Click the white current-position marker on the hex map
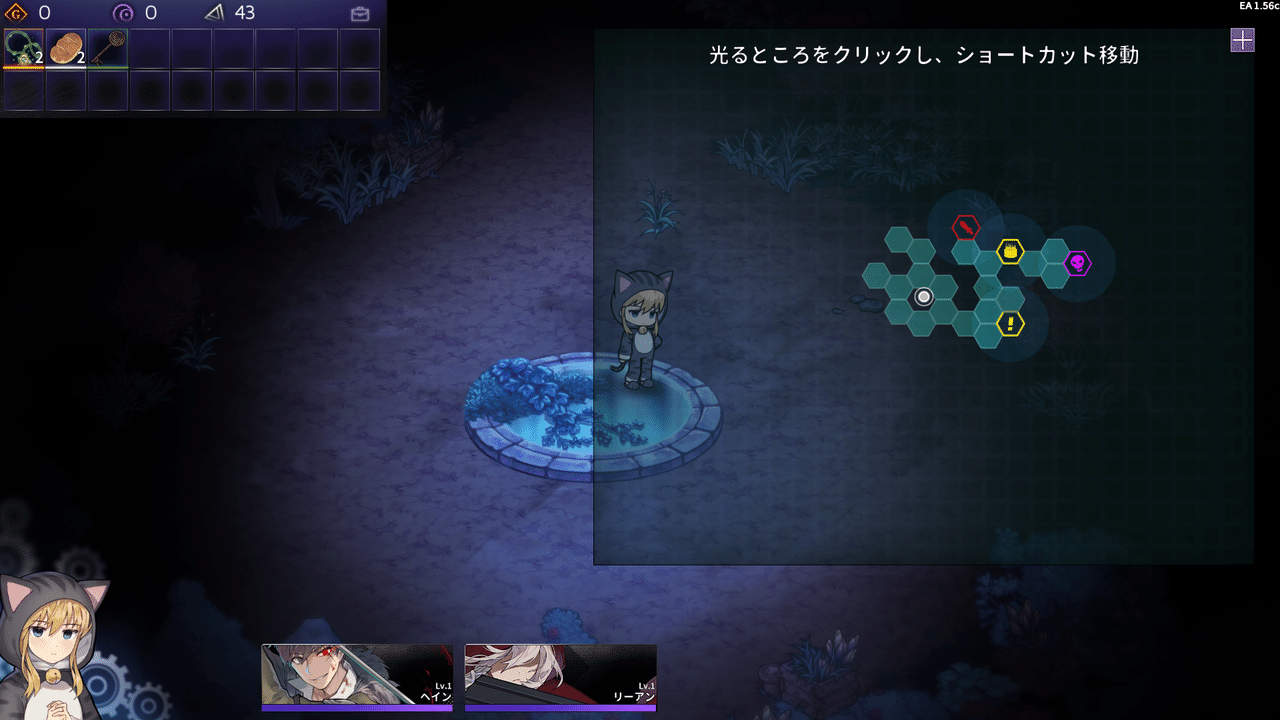The height and width of the screenshot is (720, 1280). click(x=923, y=297)
